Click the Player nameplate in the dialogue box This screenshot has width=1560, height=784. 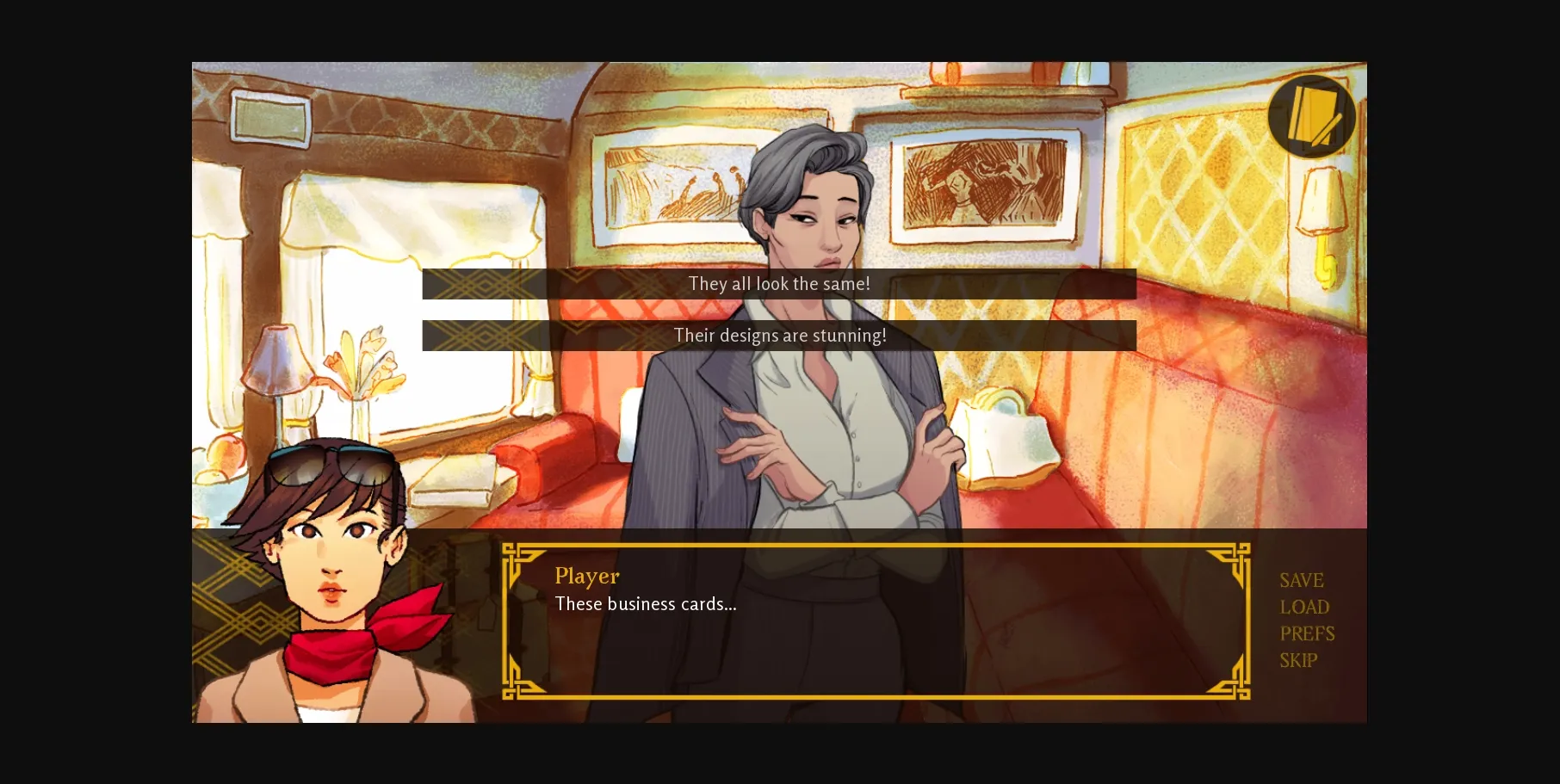[x=586, y=576]
